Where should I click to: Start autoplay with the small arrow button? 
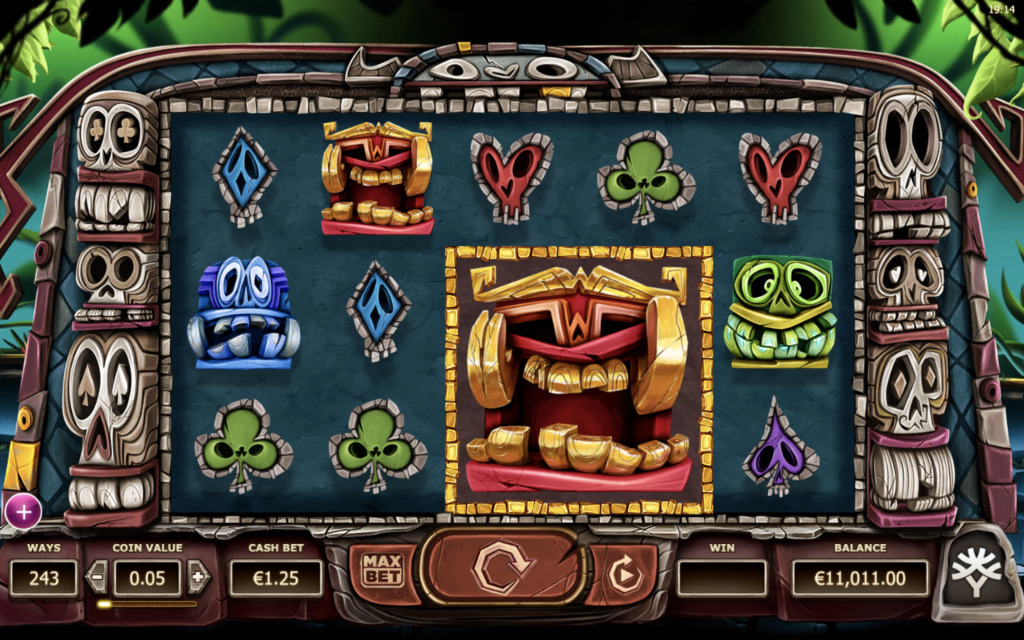coord(623,575)
